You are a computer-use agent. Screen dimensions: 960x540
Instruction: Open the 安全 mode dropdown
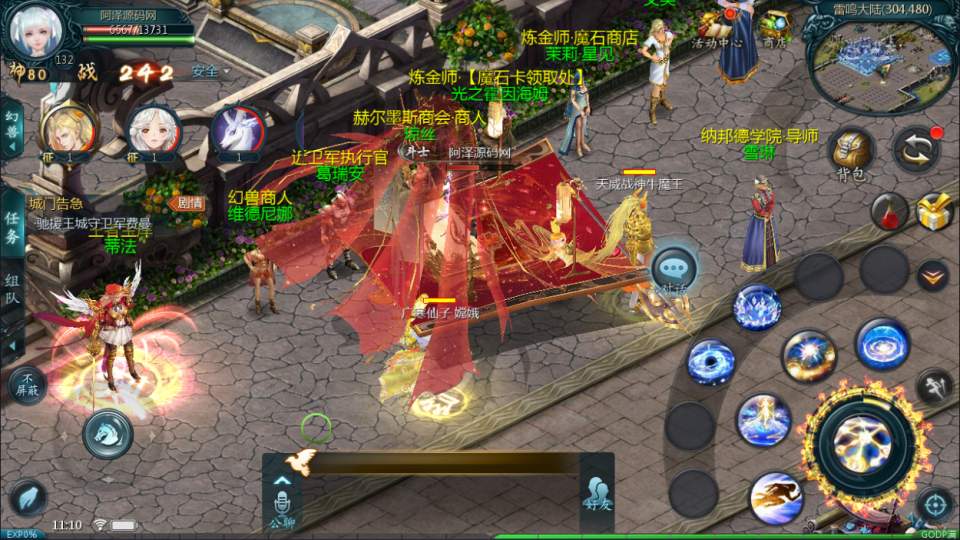coord(210,72)
